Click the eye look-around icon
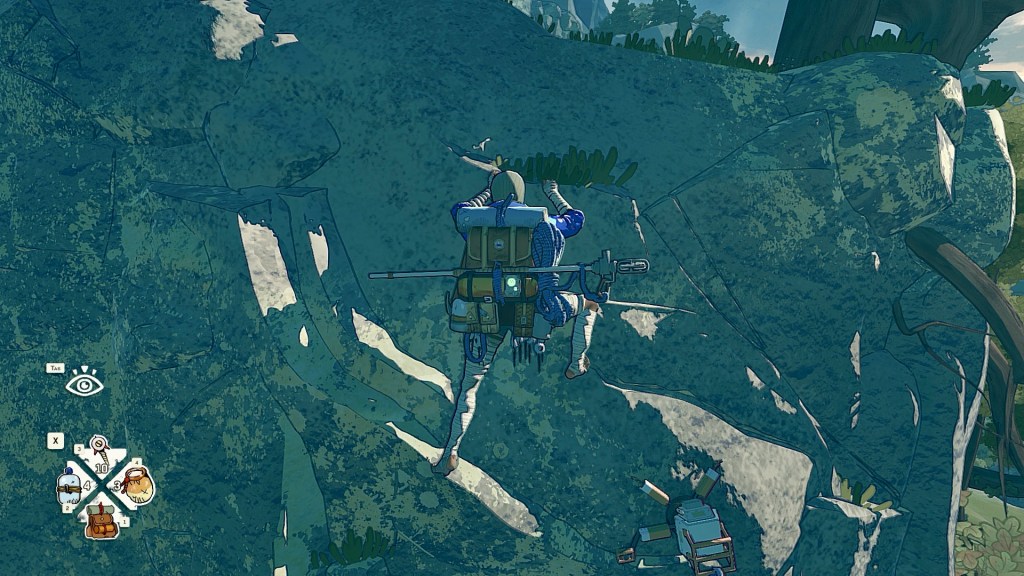The image size is (1024, 576). (x=84, y=382)
